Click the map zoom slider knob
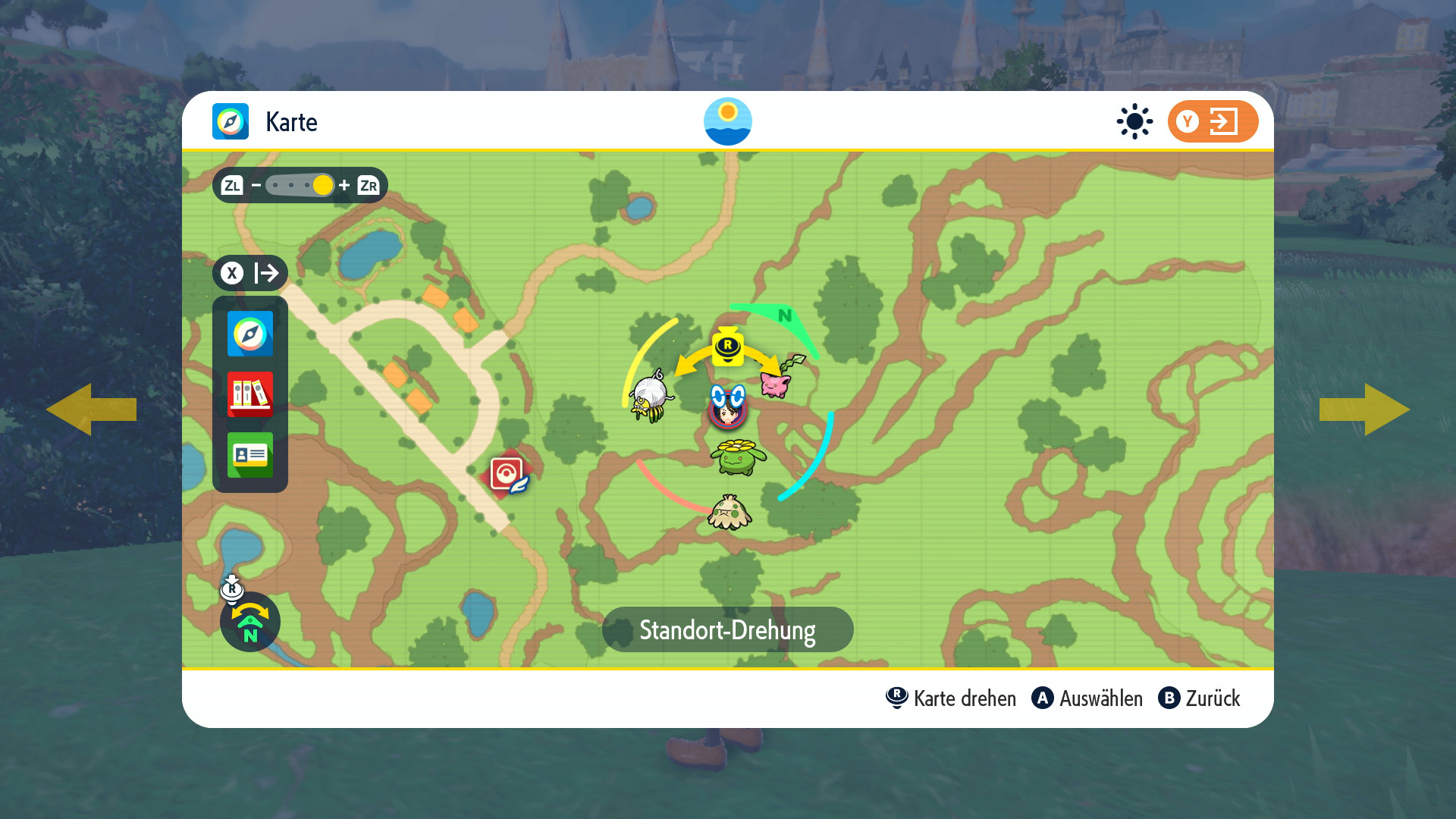 [322, 185]
